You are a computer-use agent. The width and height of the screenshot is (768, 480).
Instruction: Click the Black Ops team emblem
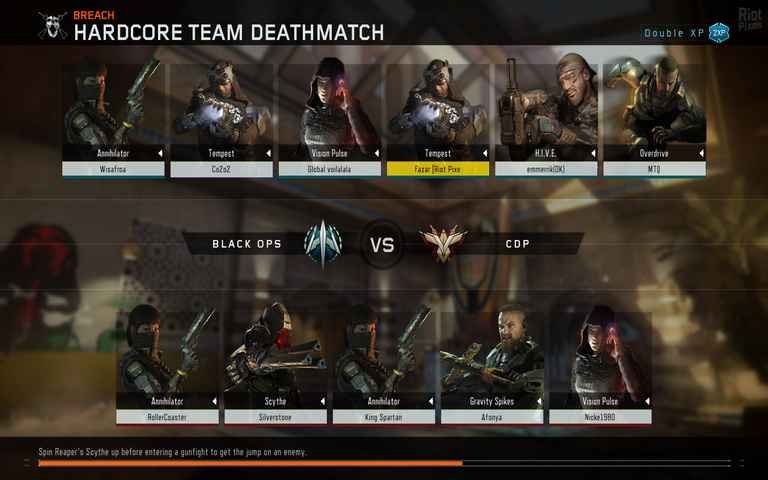[x=322, y=243]
